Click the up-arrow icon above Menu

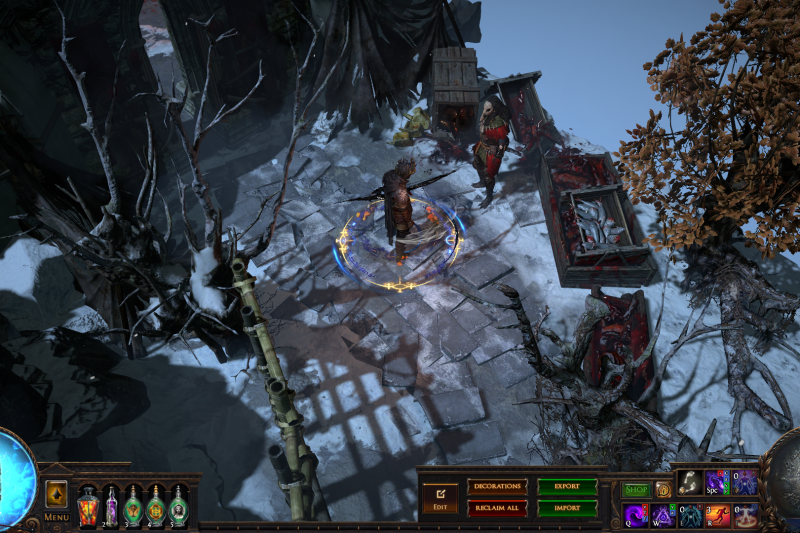pyautogui.click(x=56, y=495)
